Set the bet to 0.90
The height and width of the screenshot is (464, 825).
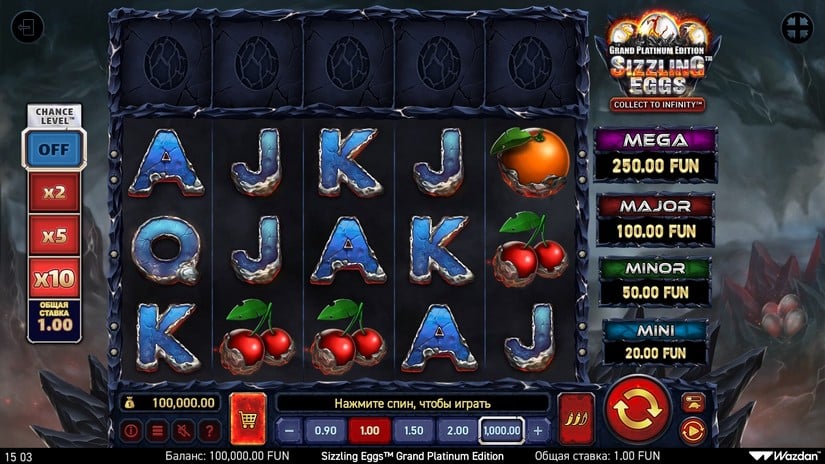coord(324,431)
